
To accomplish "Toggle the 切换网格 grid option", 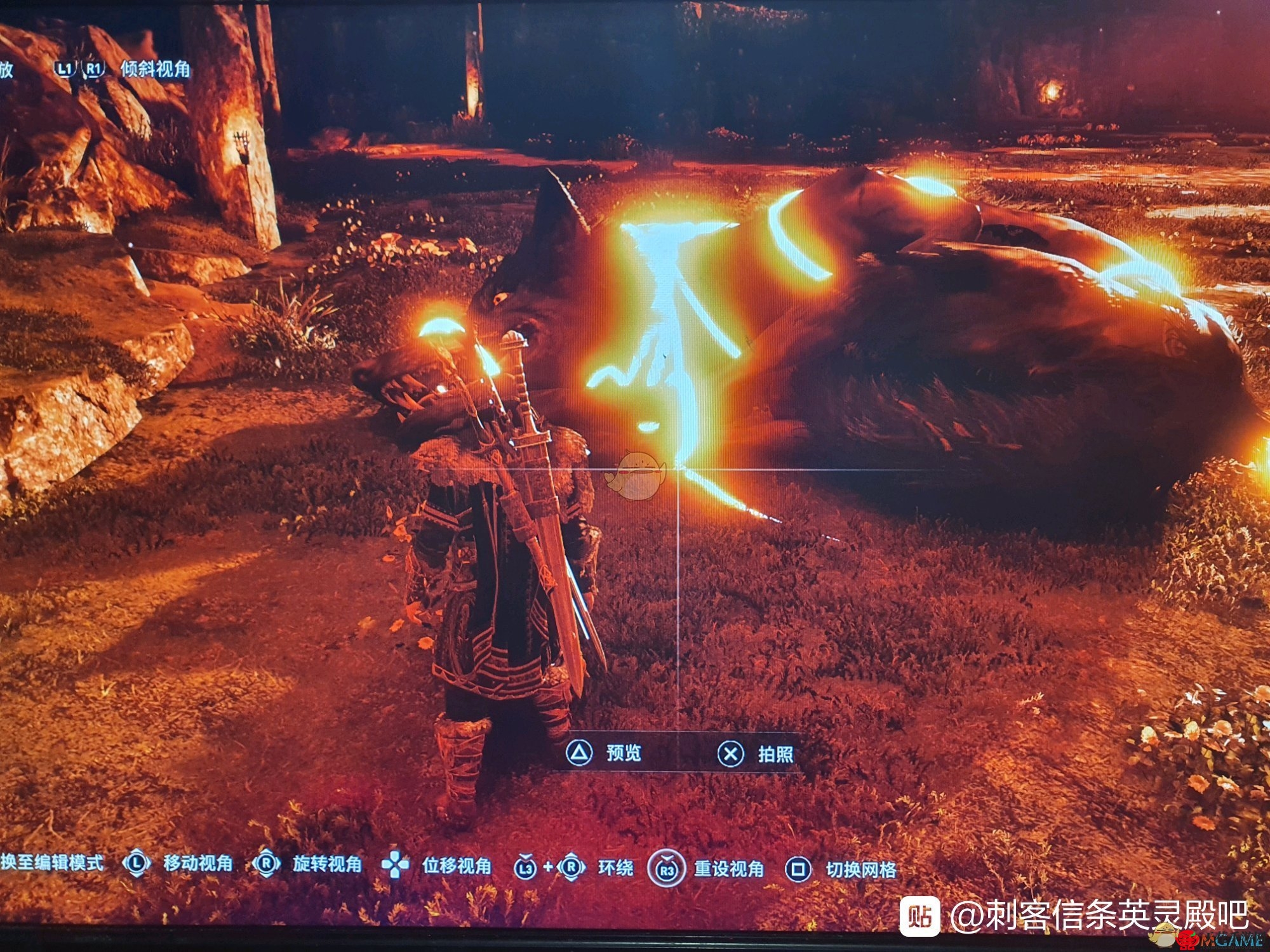I will coord(843,869).
